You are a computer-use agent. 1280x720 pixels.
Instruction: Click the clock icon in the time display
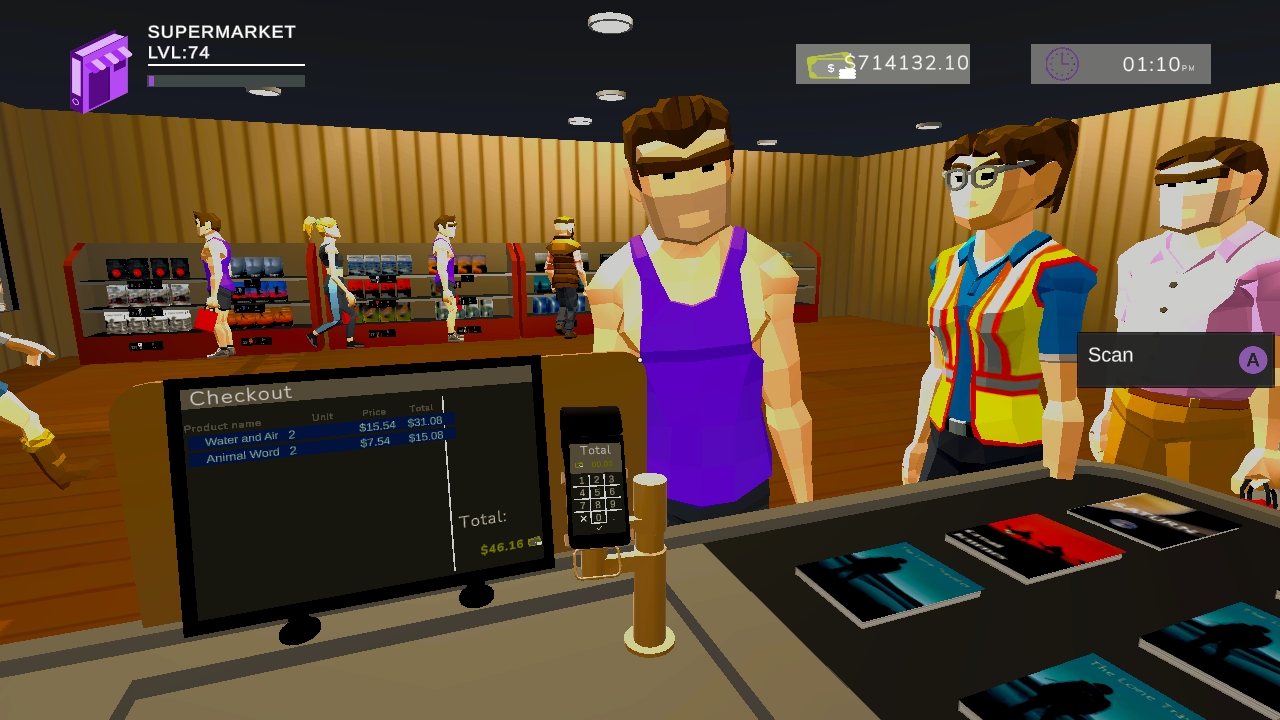coord(1063,63)
